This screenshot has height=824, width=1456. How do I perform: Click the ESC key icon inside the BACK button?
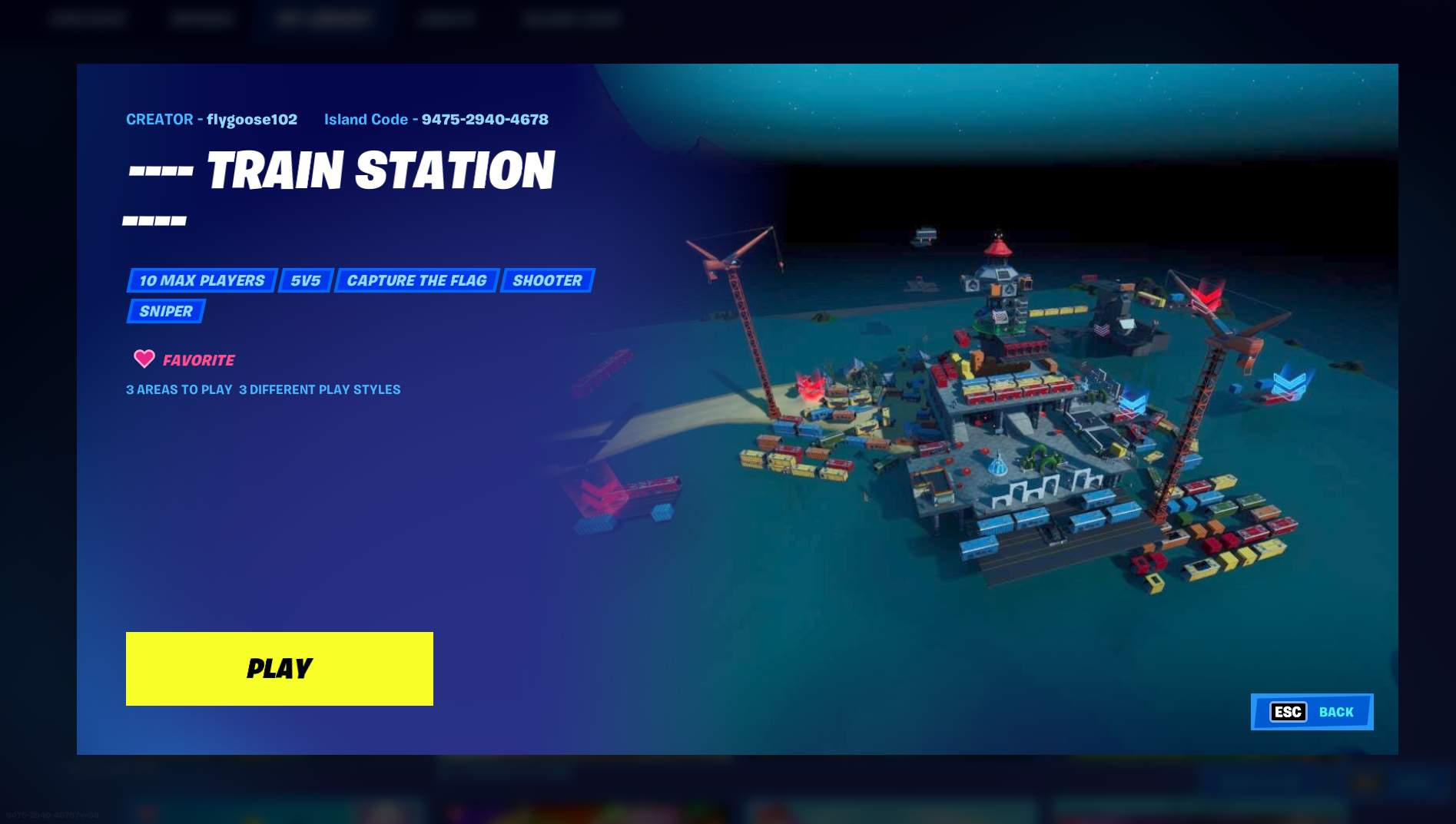click(x=1288, y=712)
